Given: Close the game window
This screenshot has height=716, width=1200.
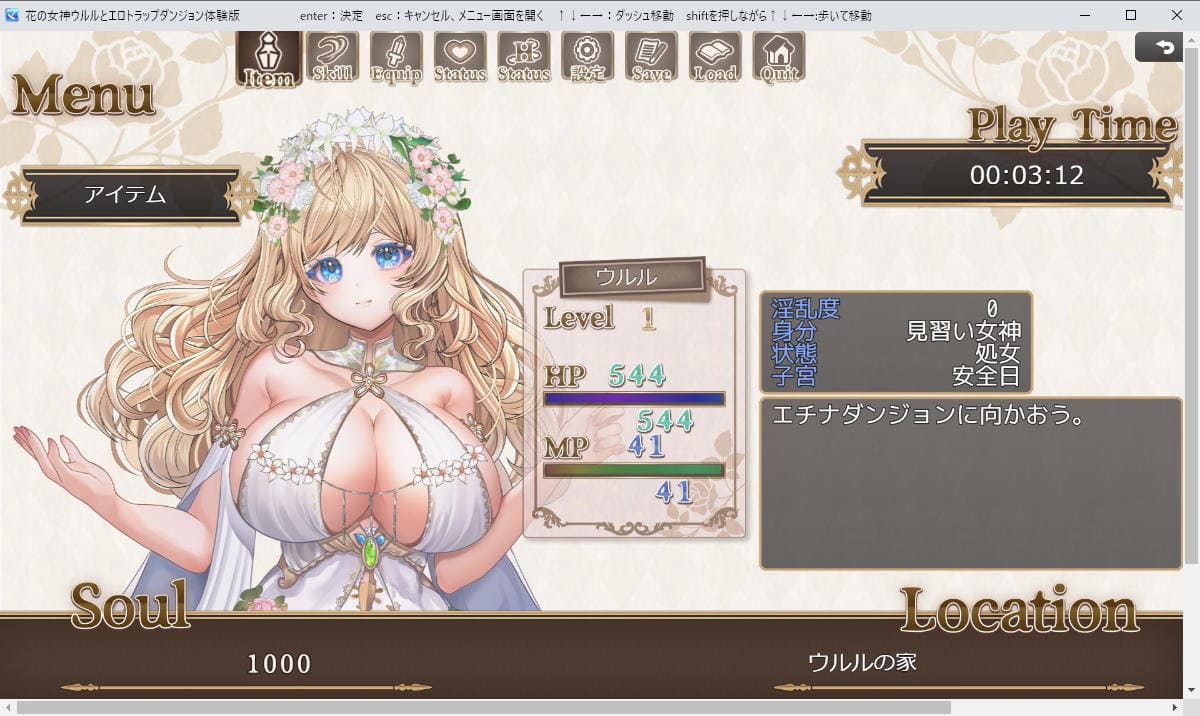Looking at the screenshot, I should (1177, 15).
